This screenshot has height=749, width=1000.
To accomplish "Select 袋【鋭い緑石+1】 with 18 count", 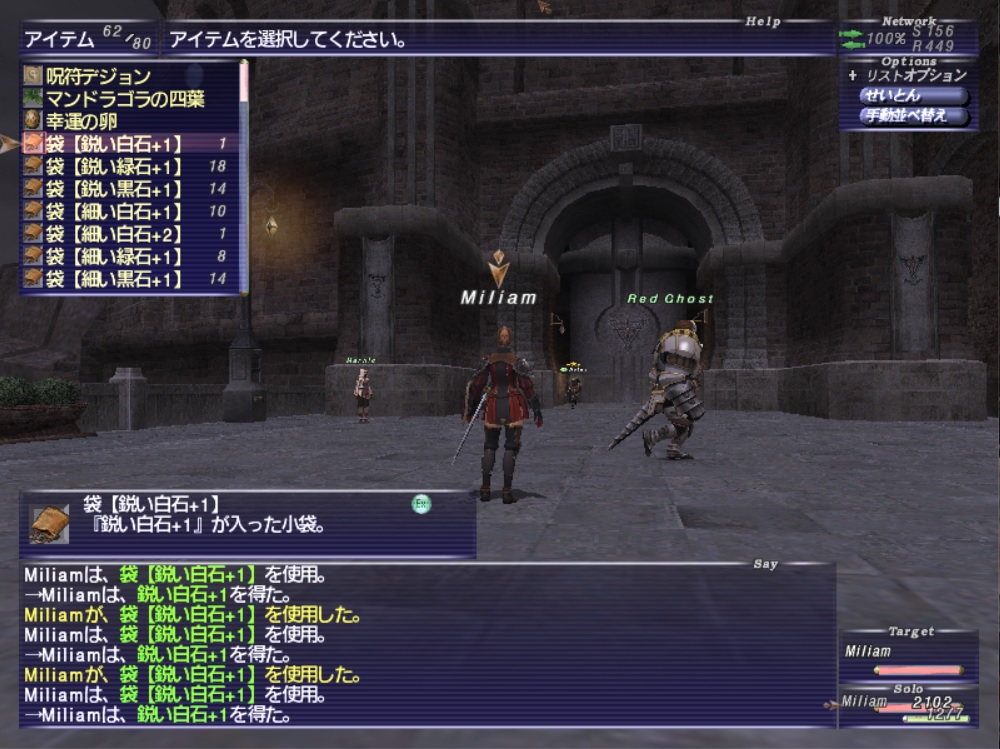I will (x=114, y=166).
